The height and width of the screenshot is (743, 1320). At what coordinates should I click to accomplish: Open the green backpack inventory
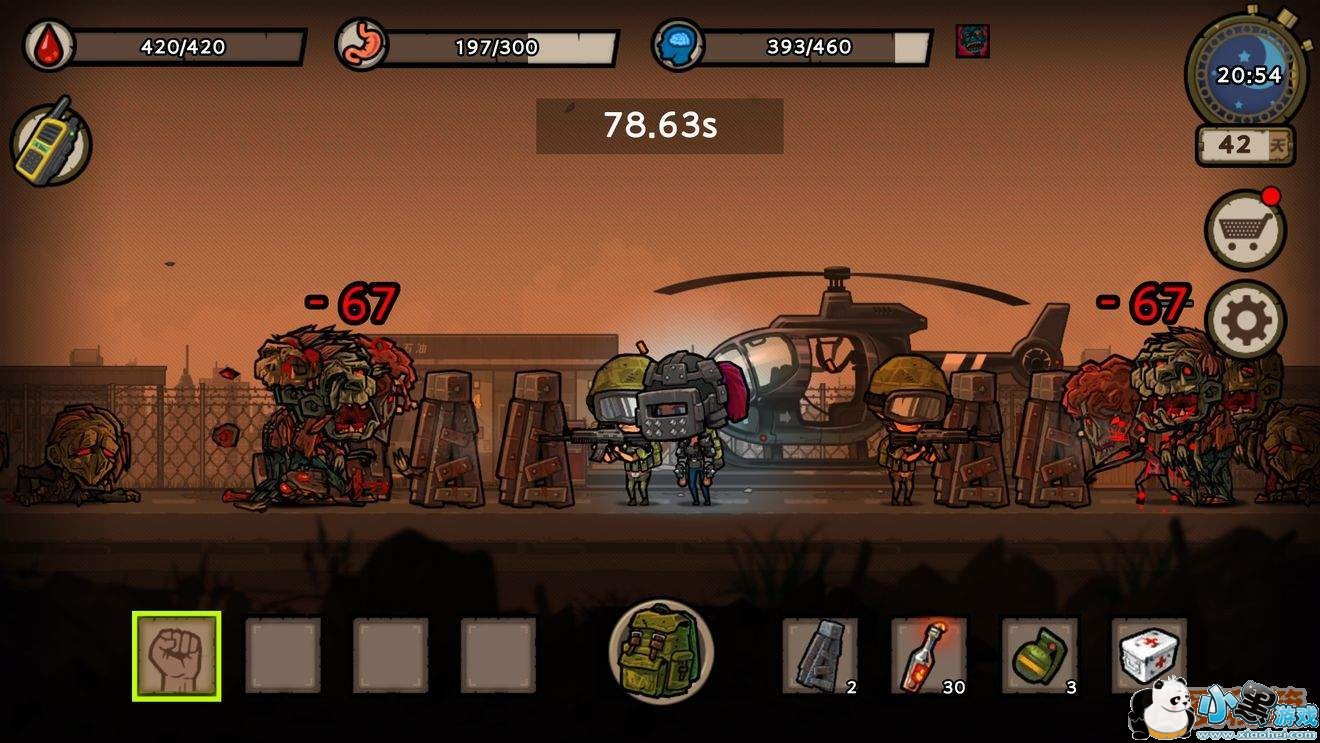660,647
